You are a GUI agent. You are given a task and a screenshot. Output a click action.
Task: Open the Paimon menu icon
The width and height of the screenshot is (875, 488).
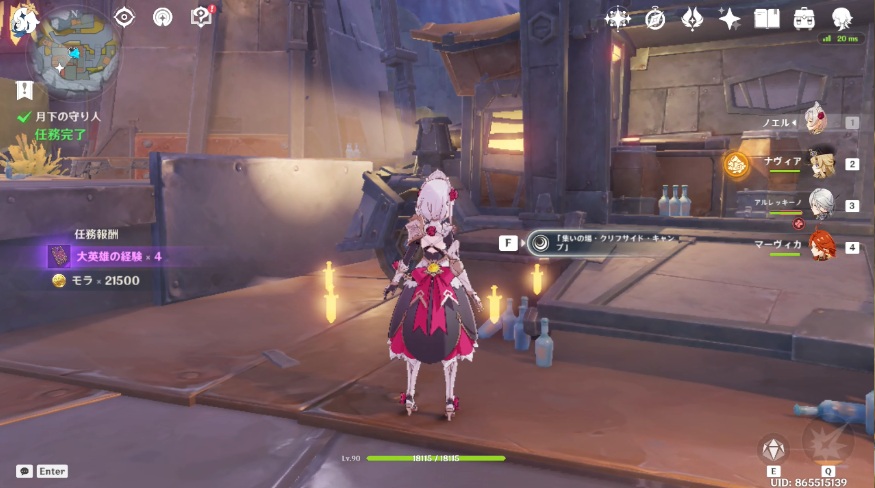[x=18, y=20]
